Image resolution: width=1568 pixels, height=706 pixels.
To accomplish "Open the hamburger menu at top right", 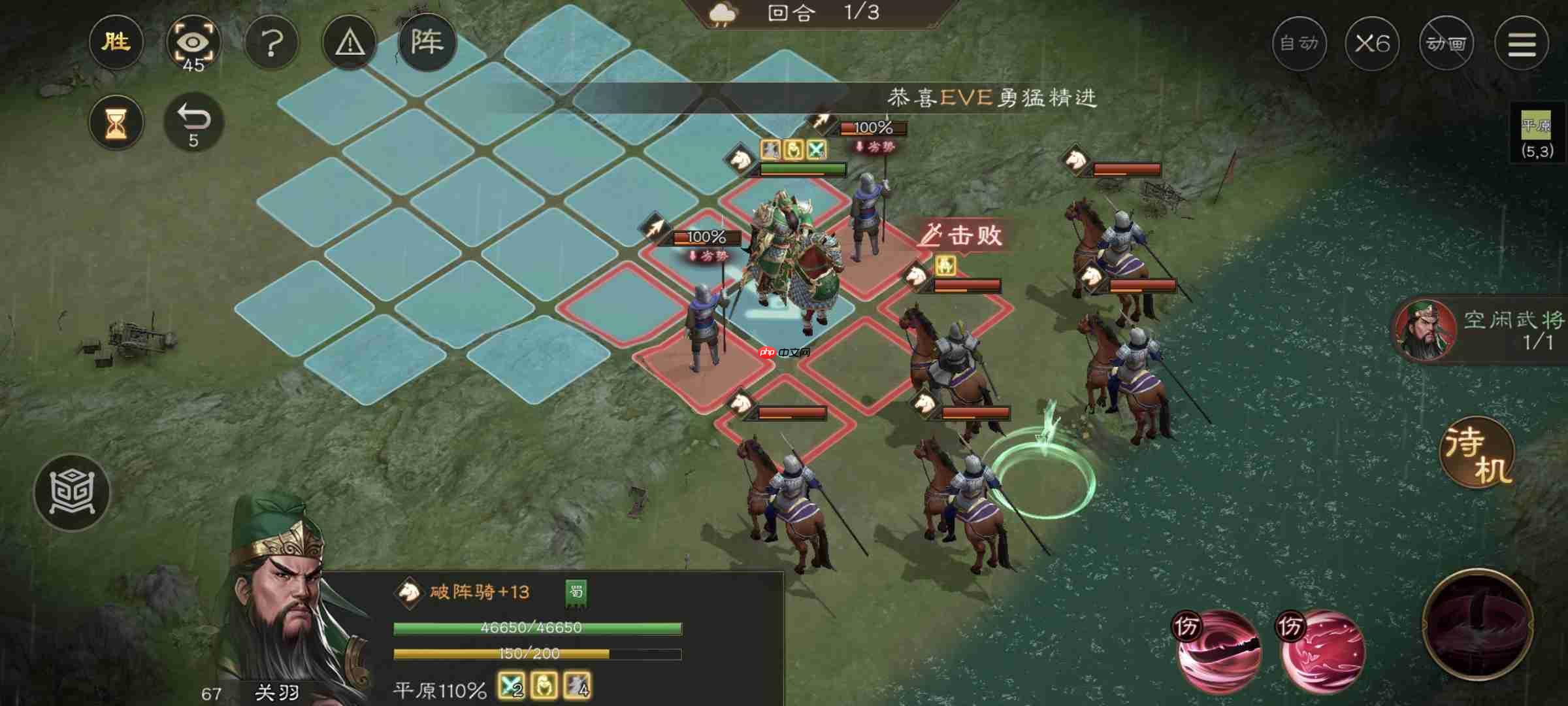I will 1522,43.
